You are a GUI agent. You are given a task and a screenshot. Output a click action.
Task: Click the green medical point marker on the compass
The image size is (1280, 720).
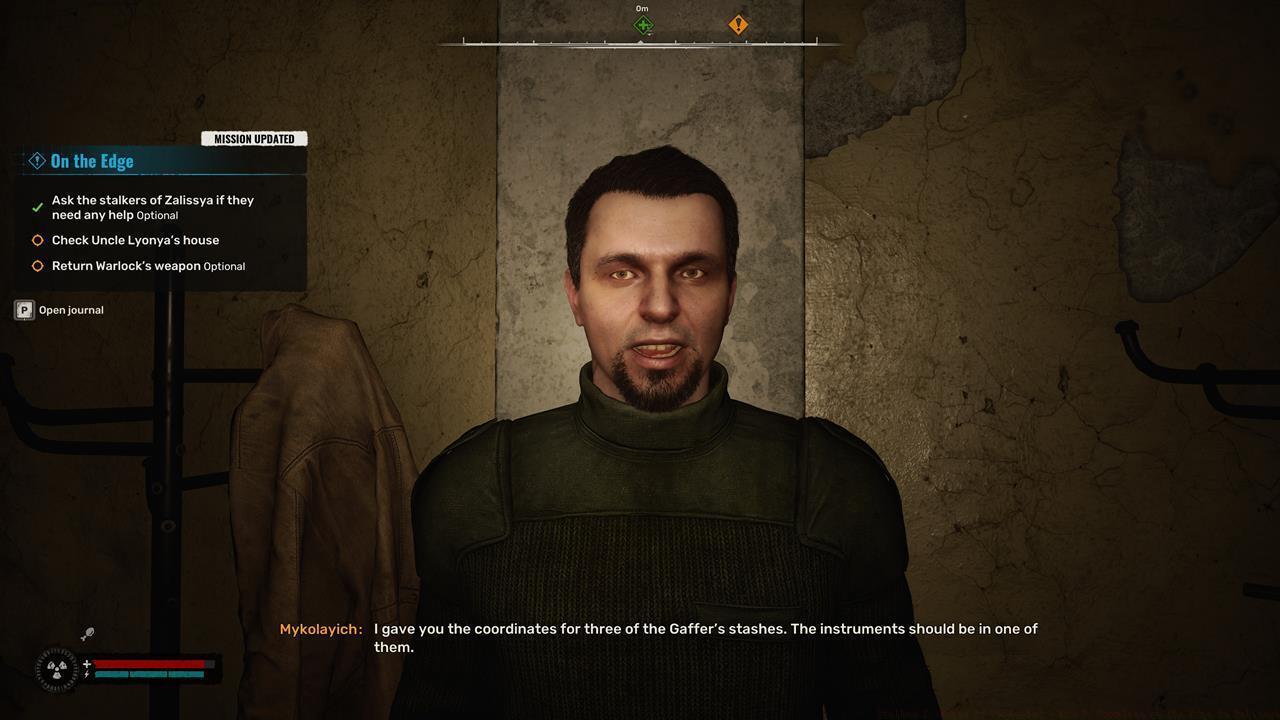642,25
